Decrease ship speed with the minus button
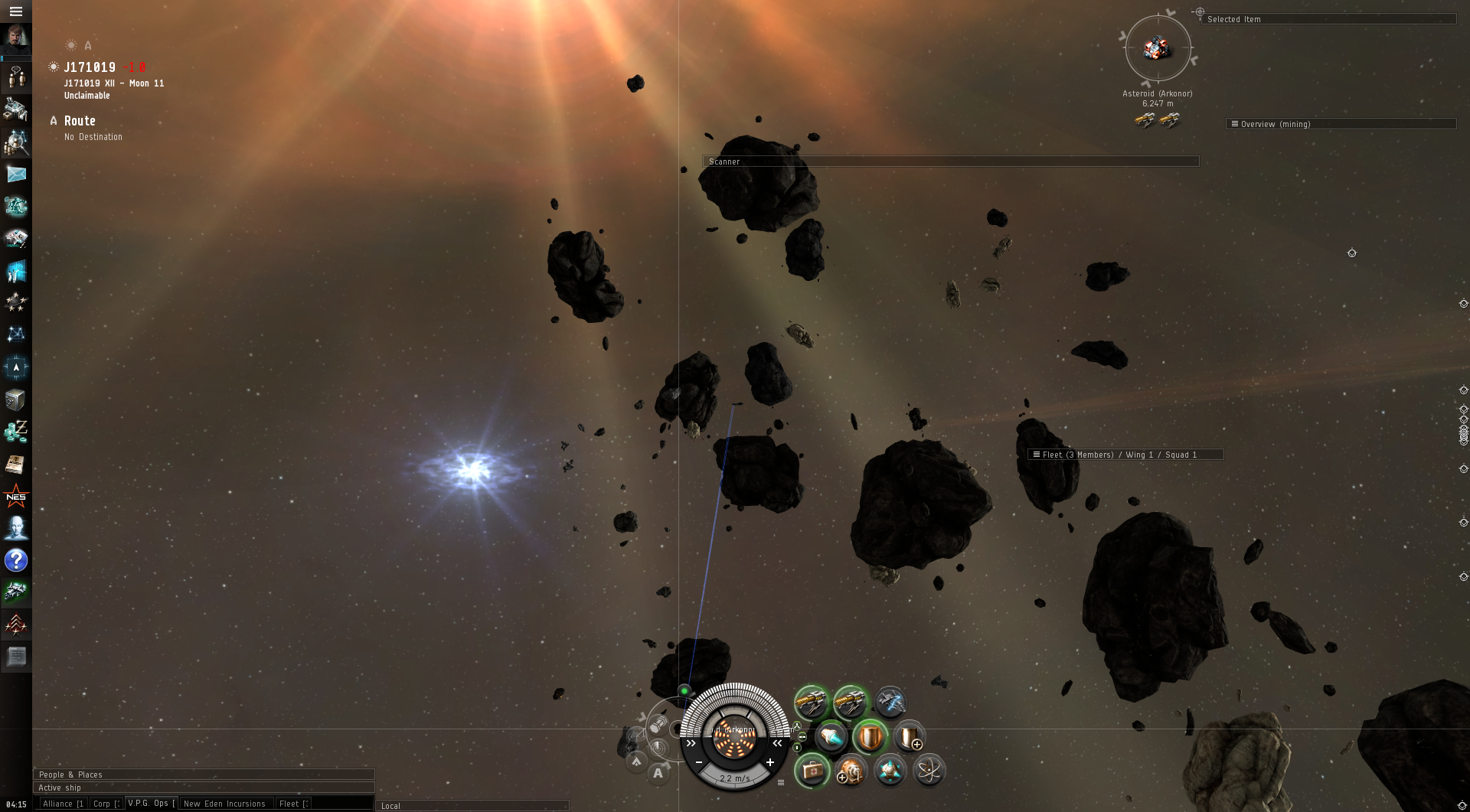The width and height of the screenshot is (1470, 812). point(698,762)
